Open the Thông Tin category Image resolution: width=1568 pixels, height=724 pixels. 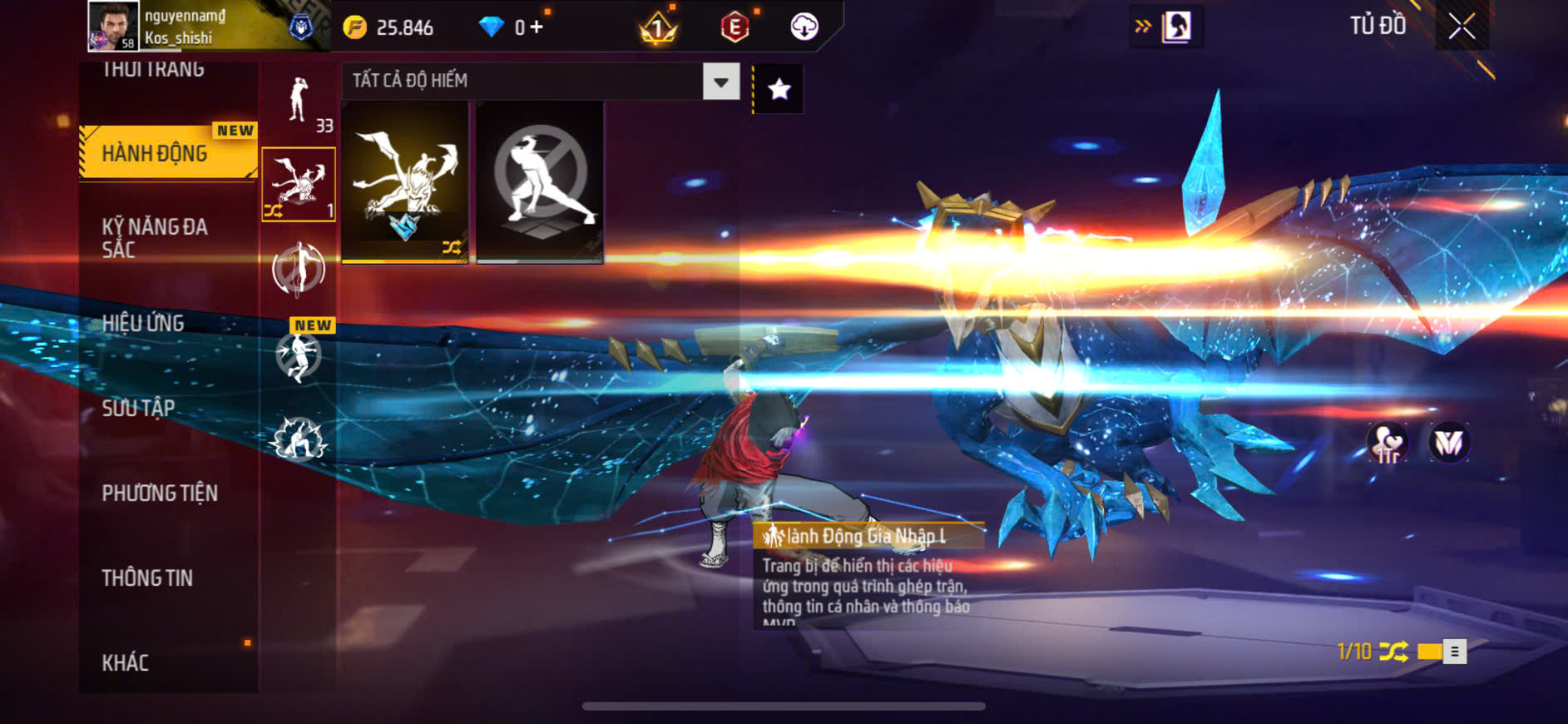point(147,578)
